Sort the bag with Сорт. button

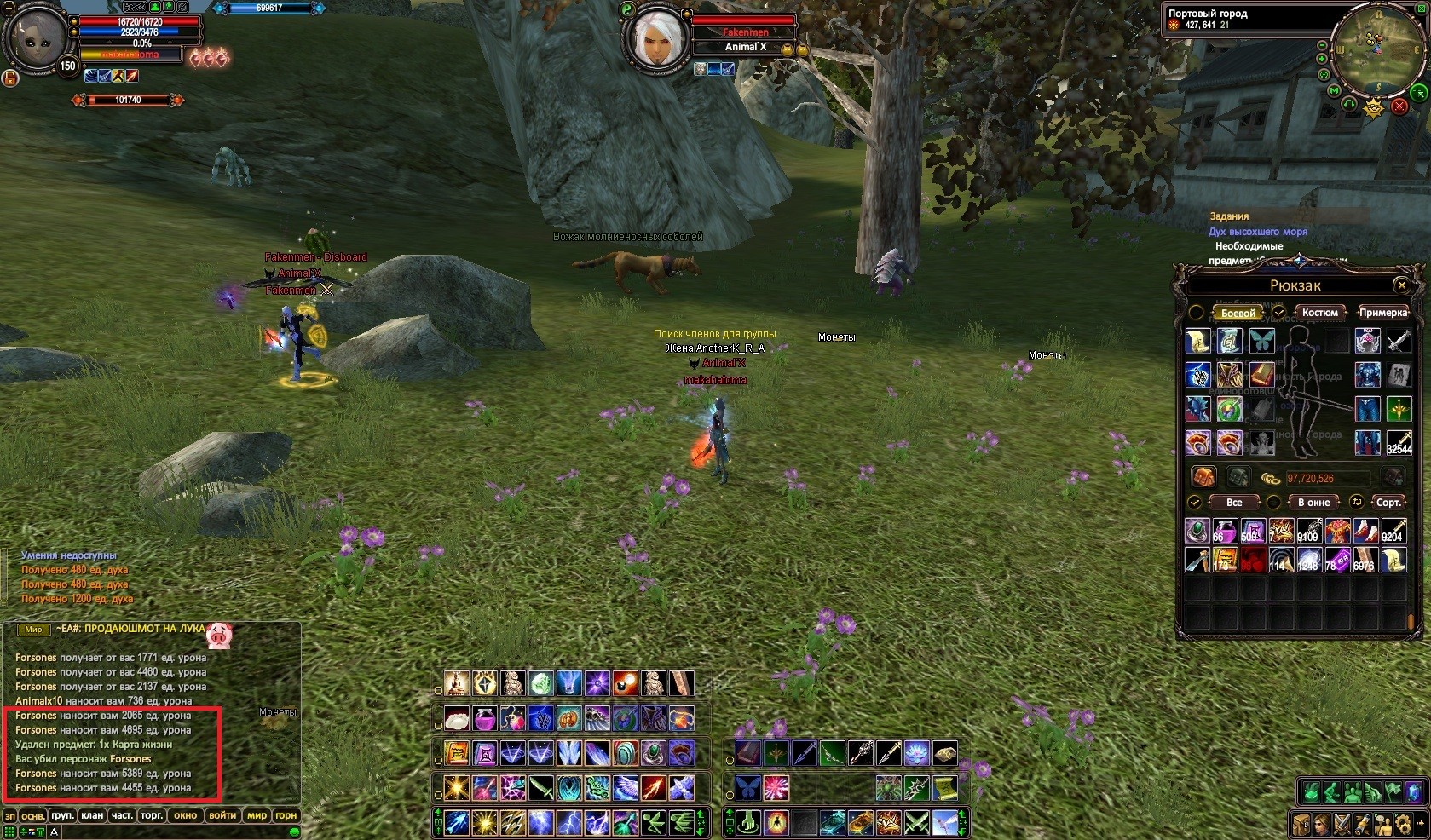pos(1388,503)
